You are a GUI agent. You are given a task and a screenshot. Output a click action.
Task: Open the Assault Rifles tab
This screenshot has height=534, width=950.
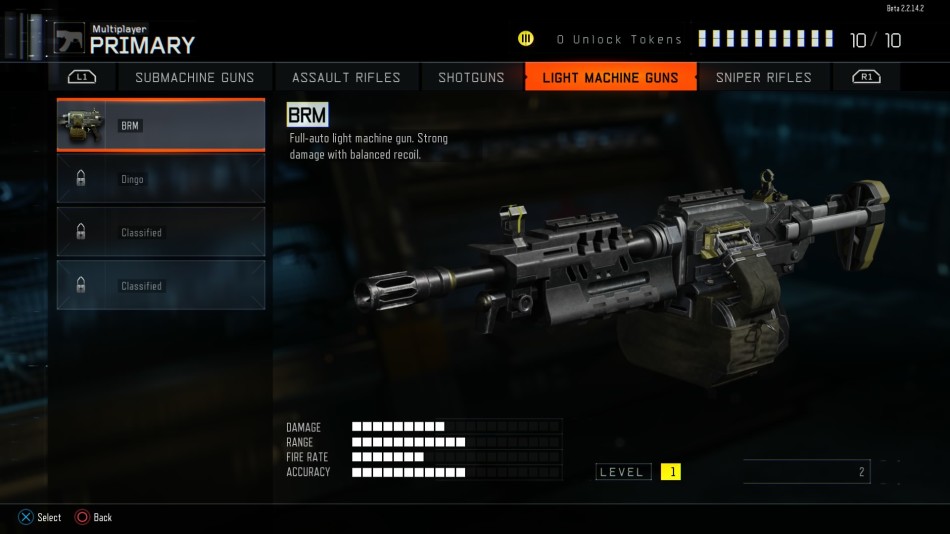pos(346,77)
